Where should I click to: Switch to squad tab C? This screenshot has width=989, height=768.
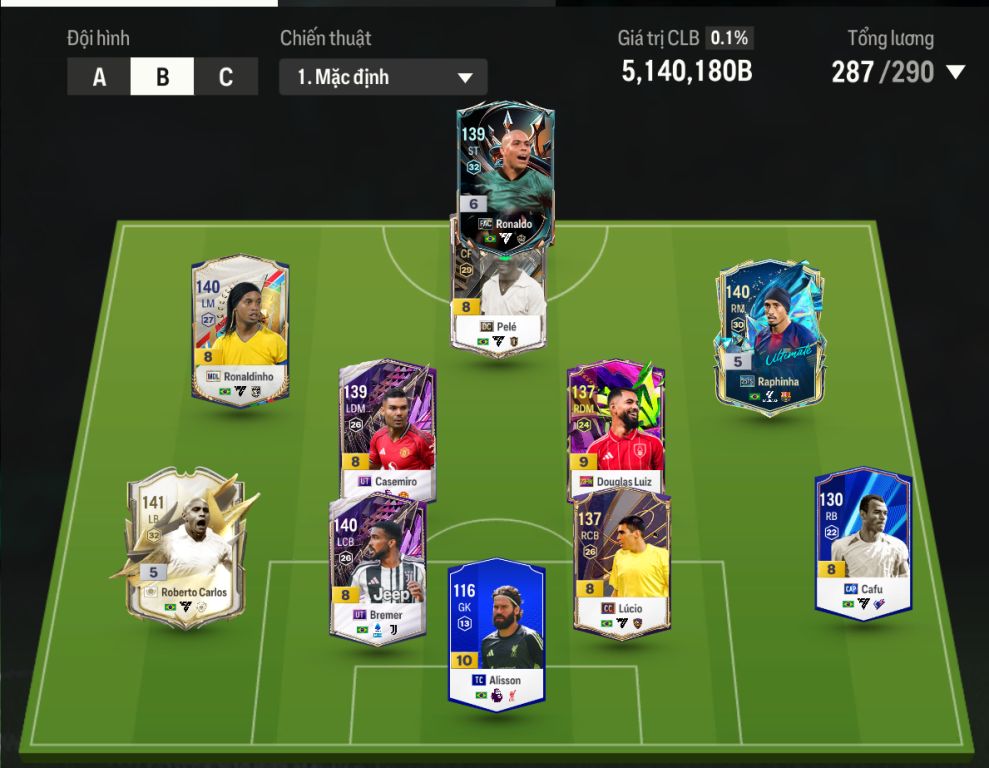[x=225, y=77]
